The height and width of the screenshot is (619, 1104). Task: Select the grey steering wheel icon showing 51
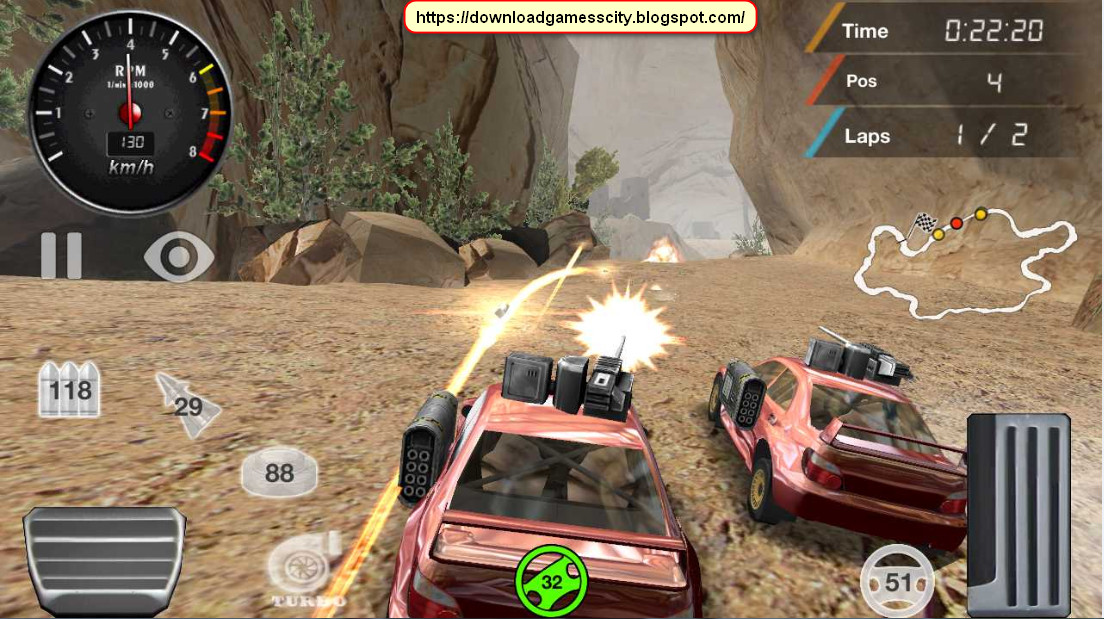tap(897, 581)
